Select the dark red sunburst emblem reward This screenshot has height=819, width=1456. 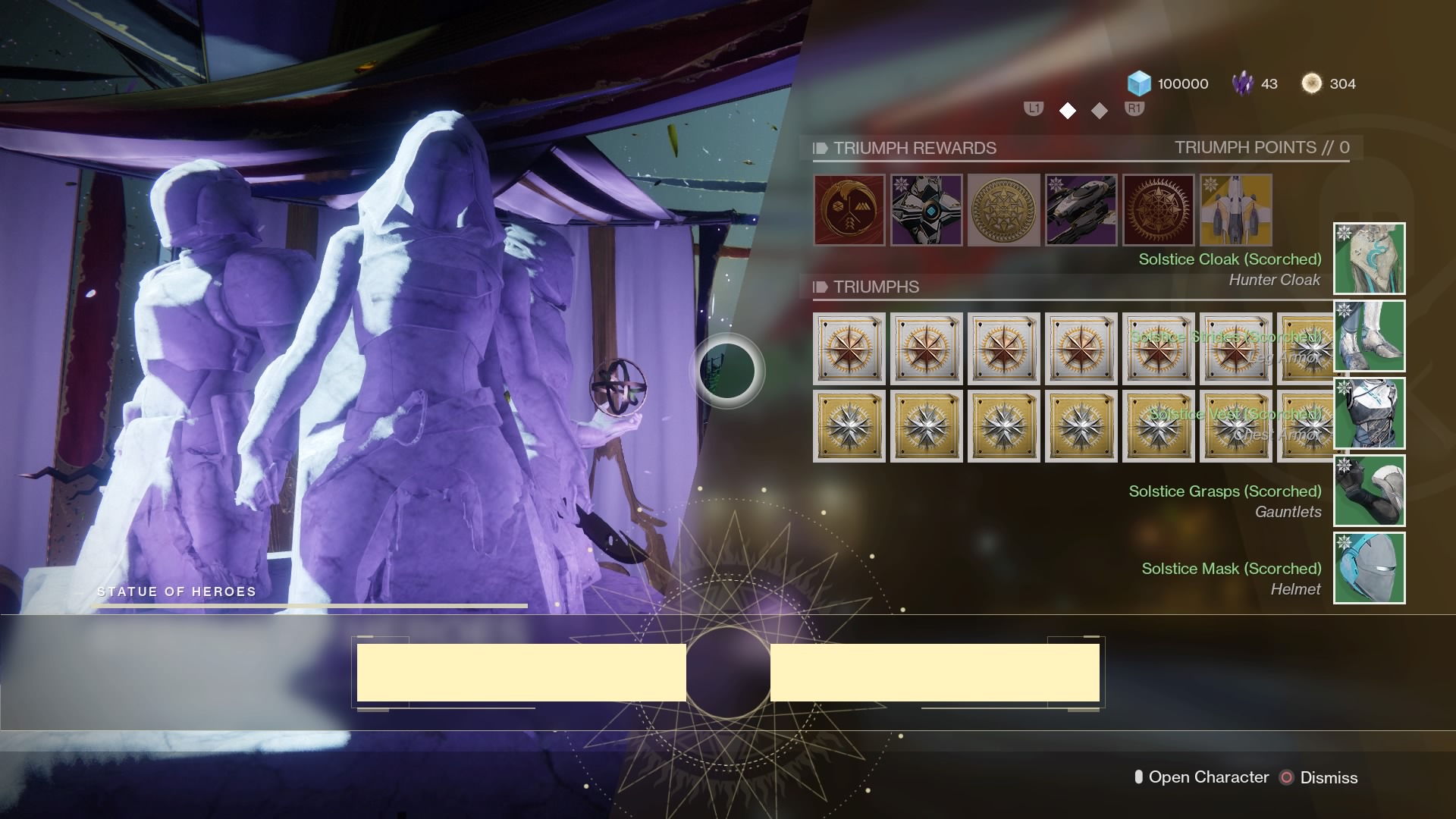click(1159, 210)
